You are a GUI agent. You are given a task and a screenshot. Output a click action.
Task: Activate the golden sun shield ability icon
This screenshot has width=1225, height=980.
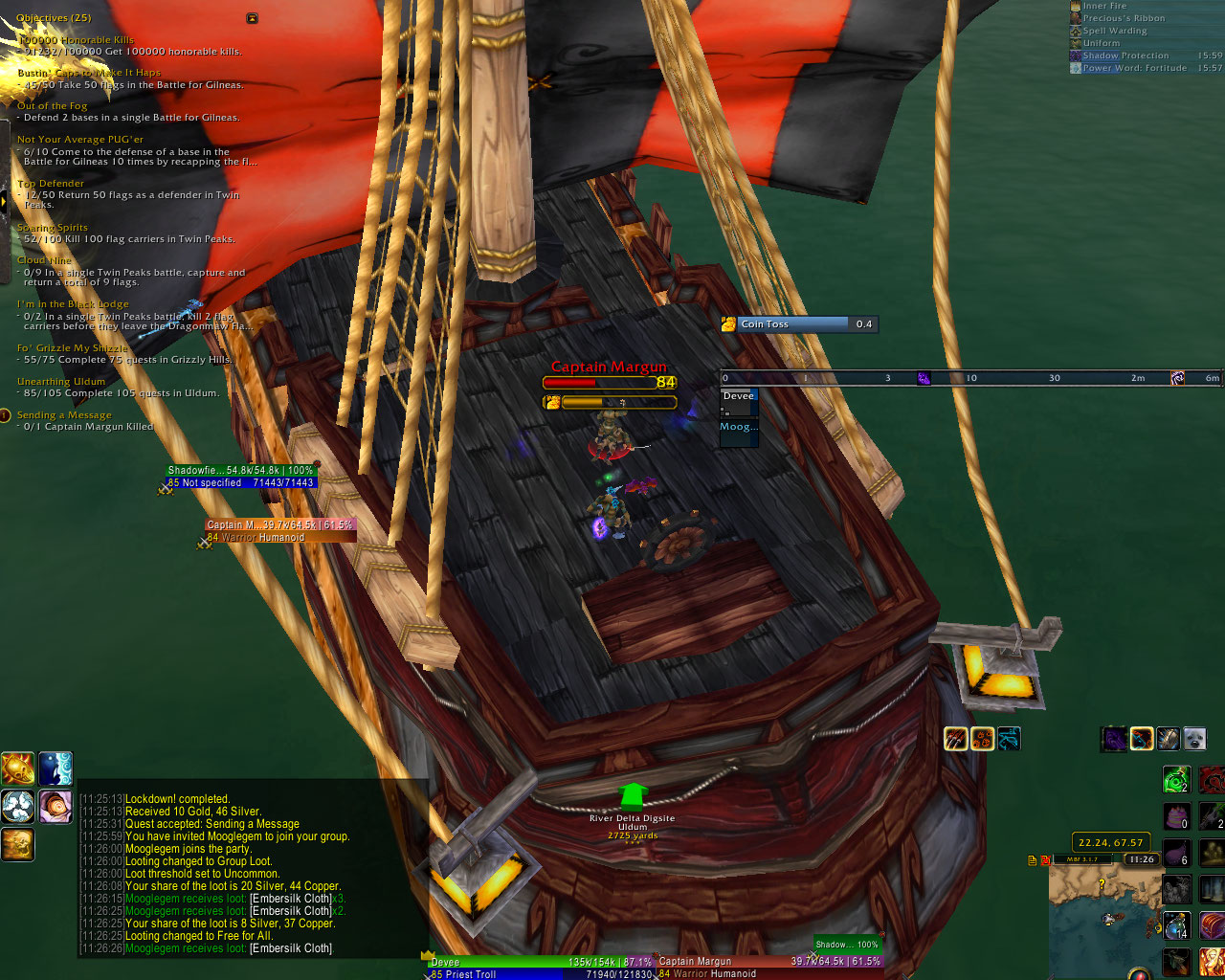point(18,768)
